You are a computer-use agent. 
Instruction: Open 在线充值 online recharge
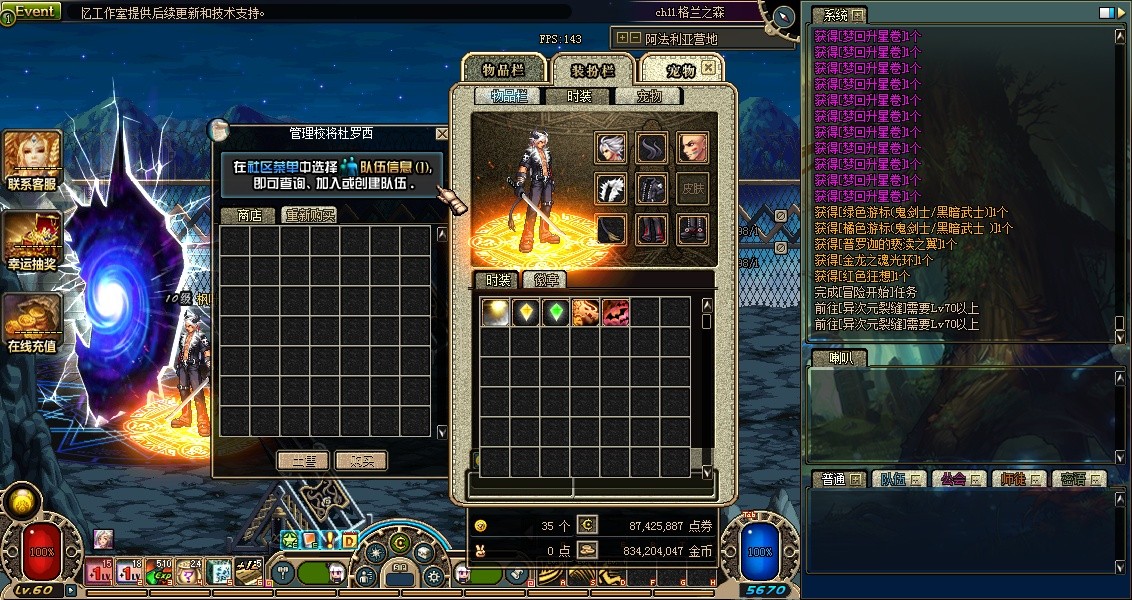coord(32,322)
